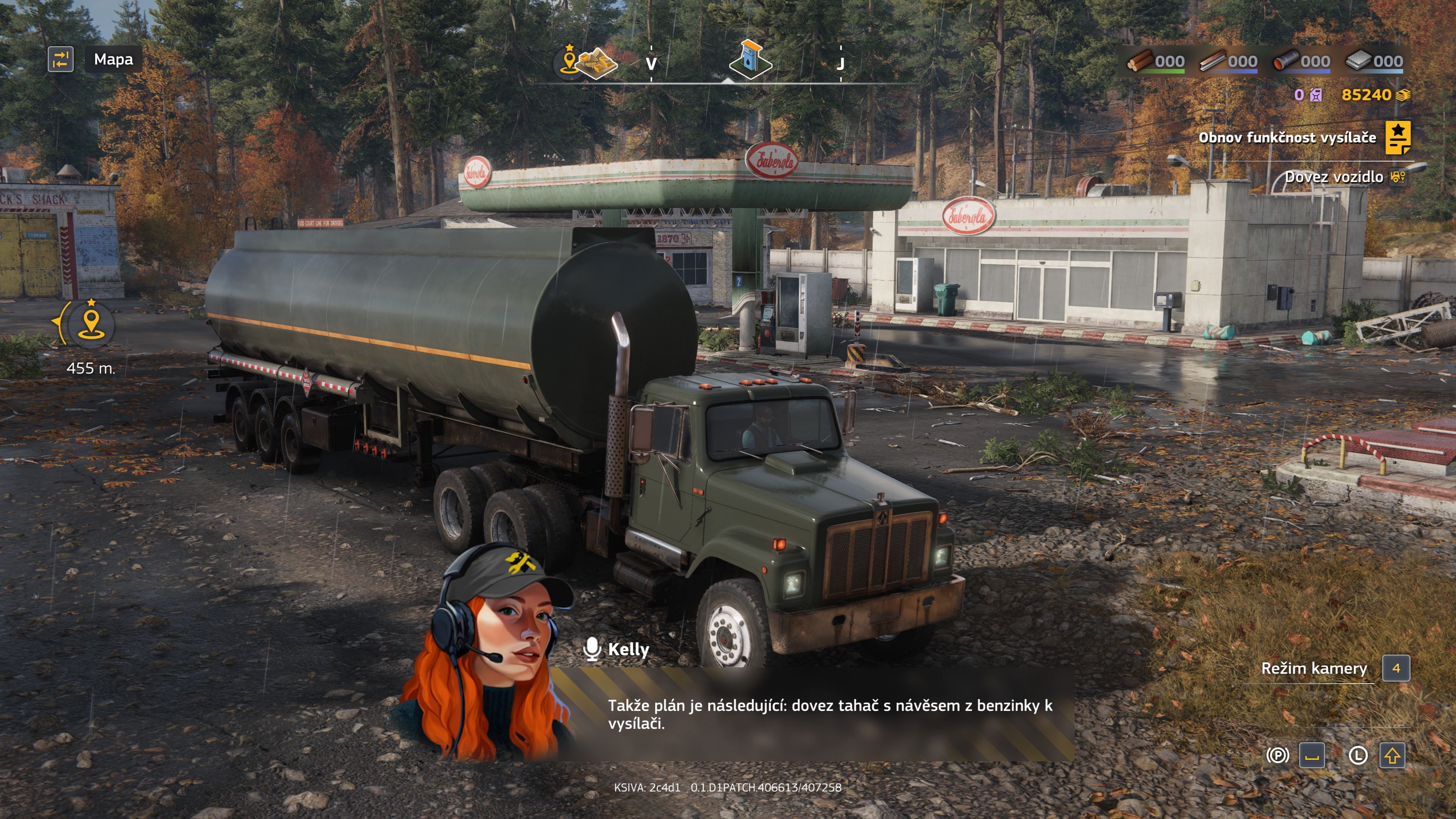Open the Mapa map button
This screenshot has width=1456, height=819.
click(113, 60)
